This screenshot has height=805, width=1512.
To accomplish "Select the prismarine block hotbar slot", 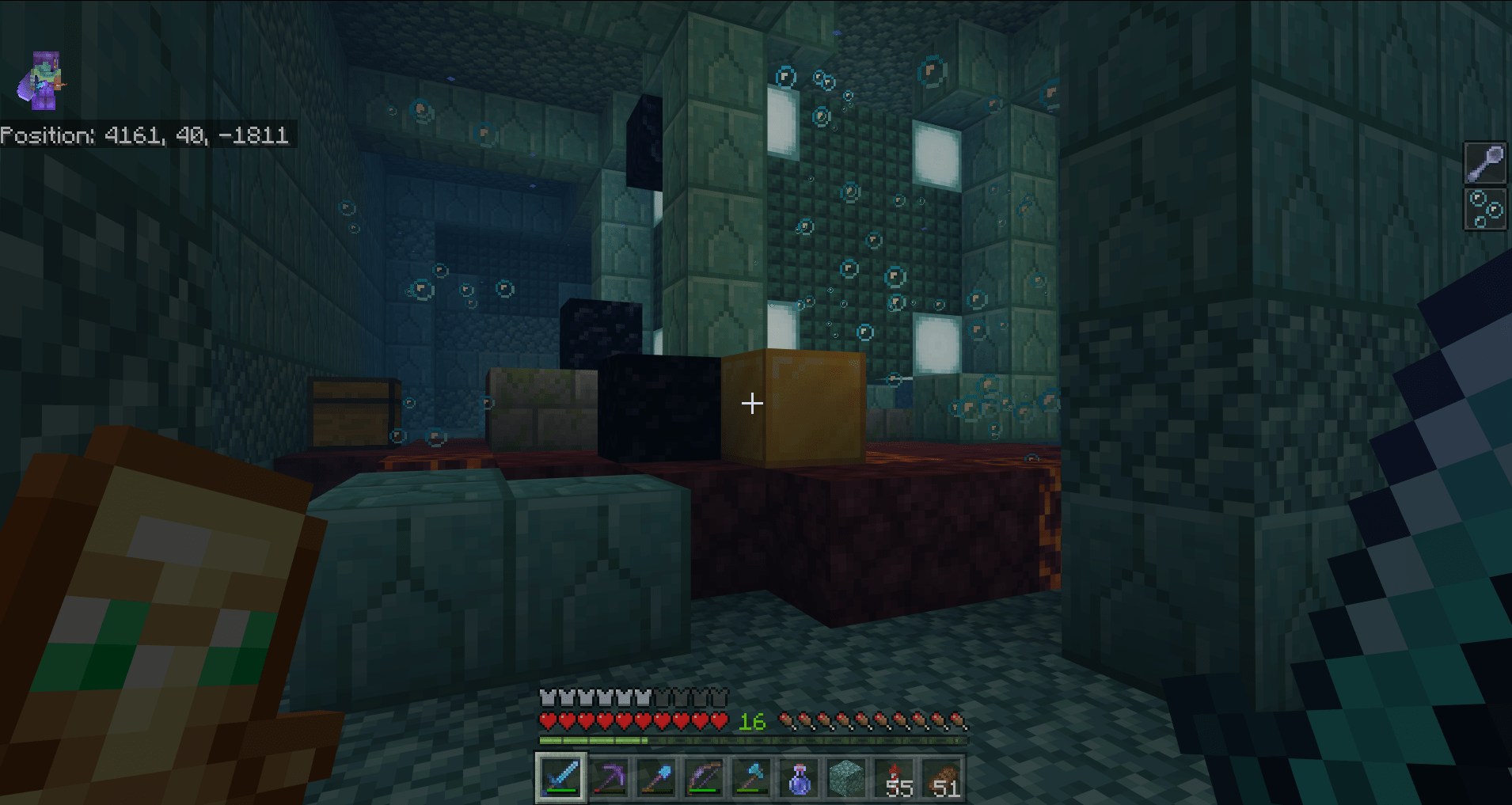I will coord(847,777).
